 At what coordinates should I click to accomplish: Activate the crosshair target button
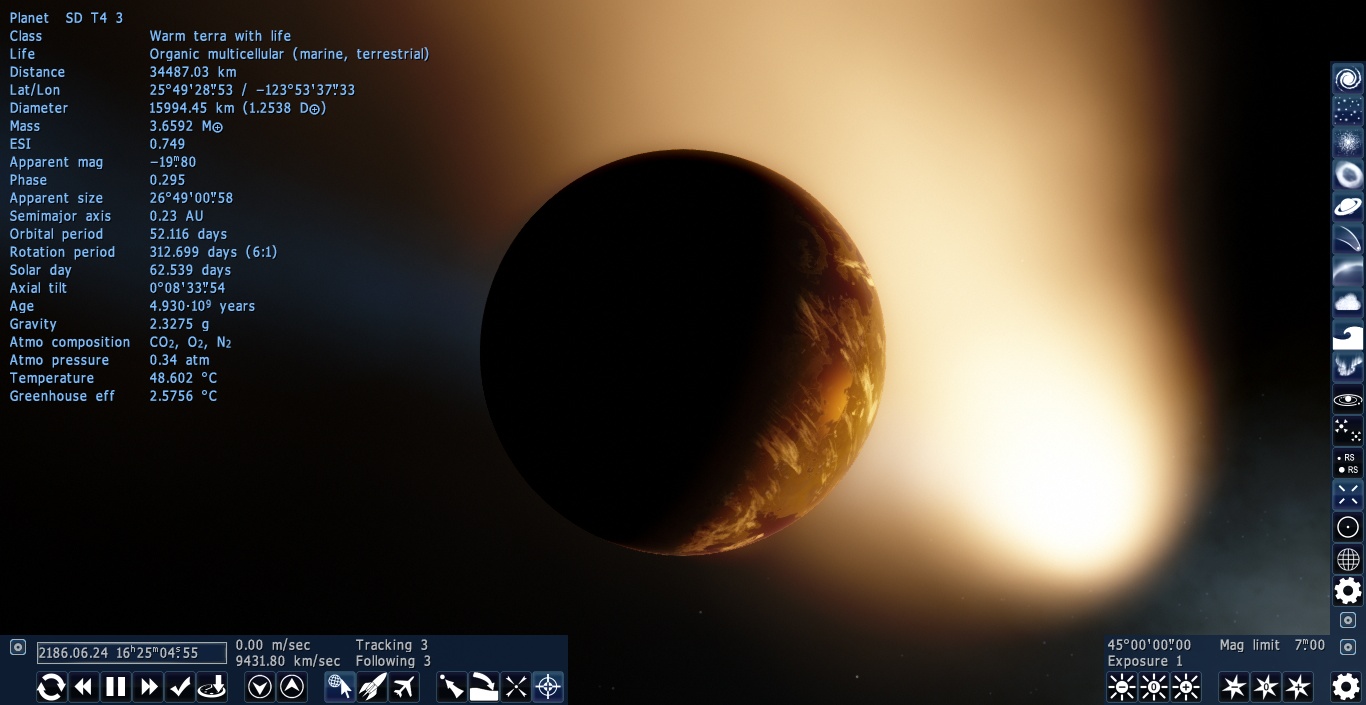click(x=548, y=687)
